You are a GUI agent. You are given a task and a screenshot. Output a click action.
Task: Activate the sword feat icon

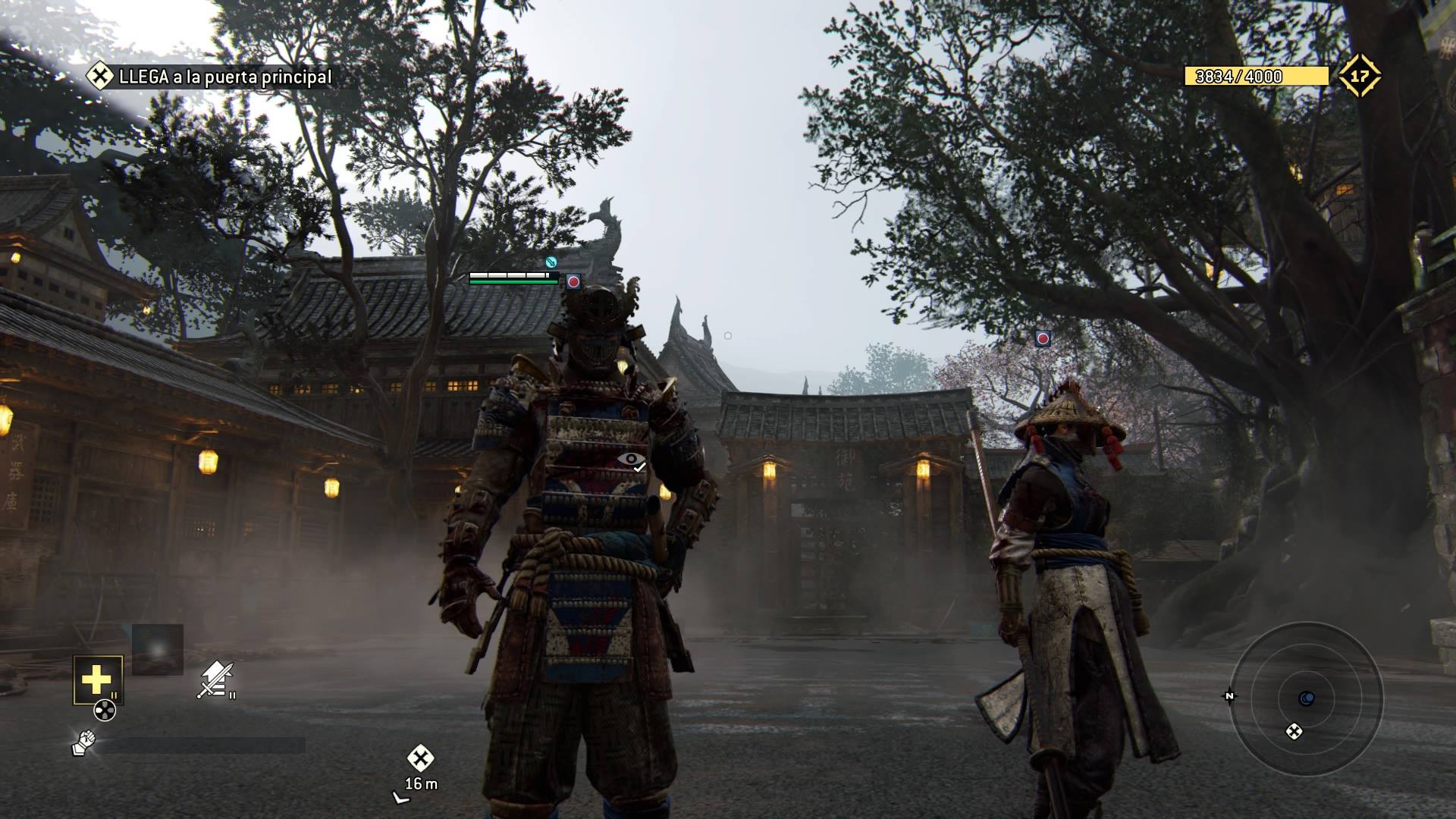215,679
